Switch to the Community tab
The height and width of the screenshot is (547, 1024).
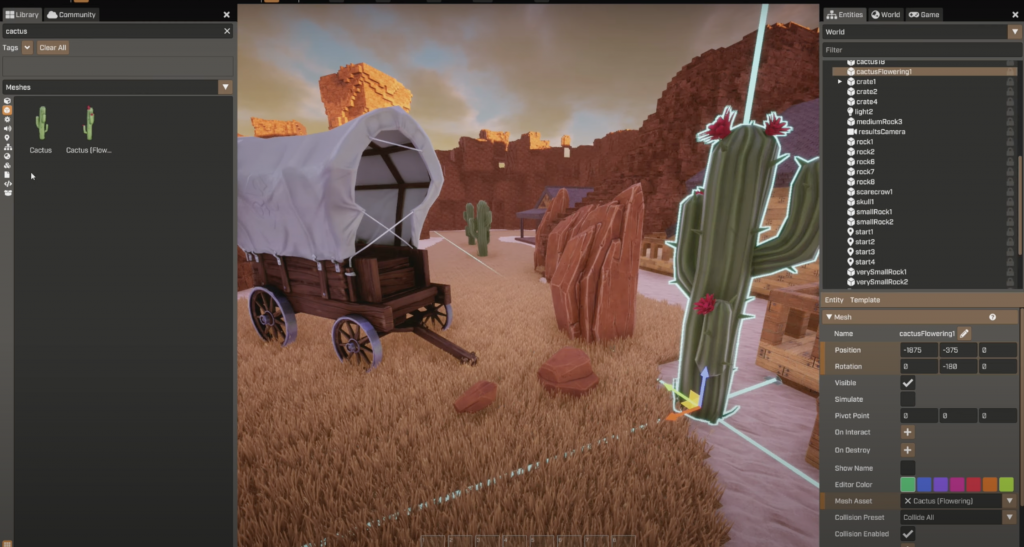pyautogui.click(x=72, y=15)
